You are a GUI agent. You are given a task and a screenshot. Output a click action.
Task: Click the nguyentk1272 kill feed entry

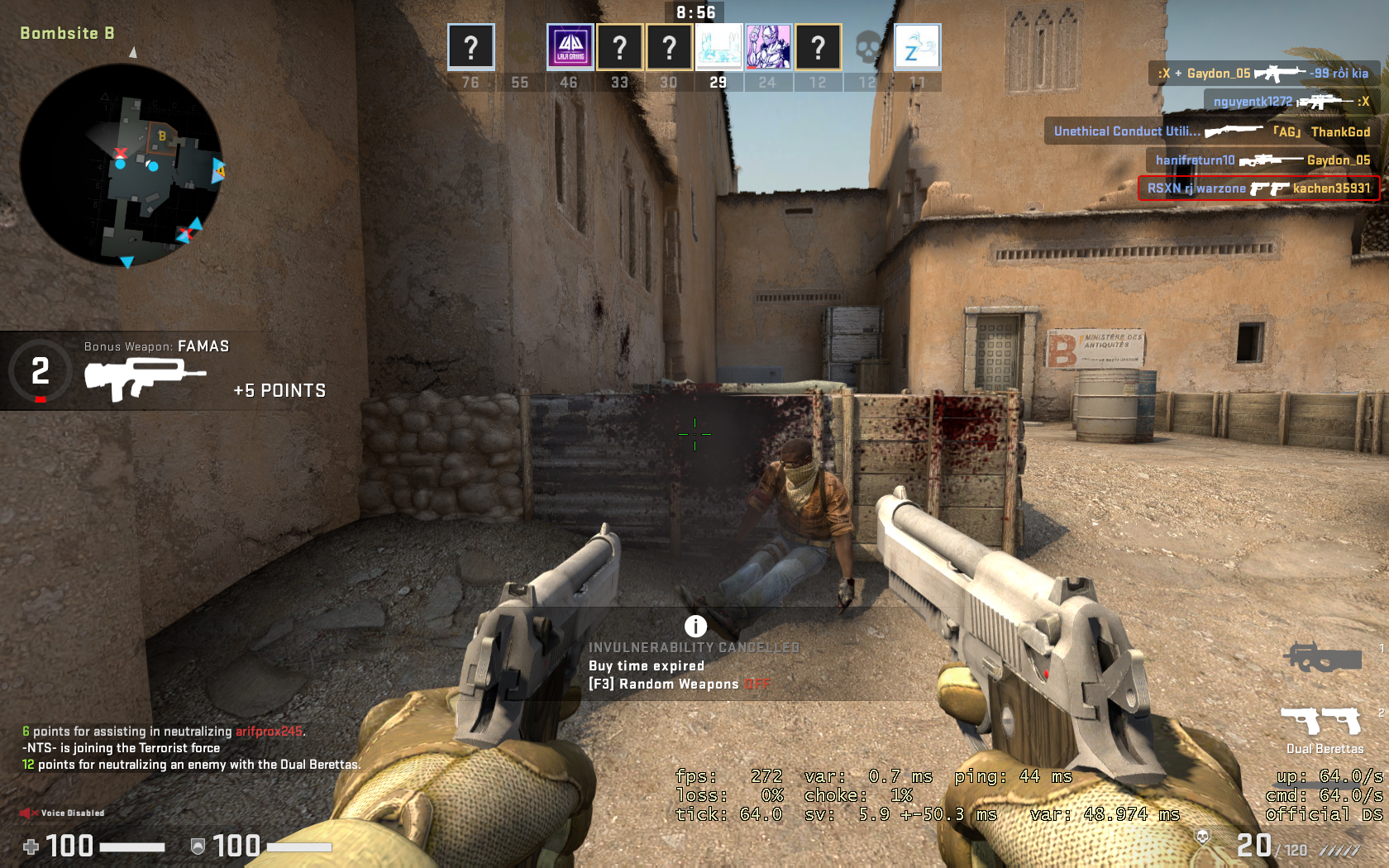point(1291,102)
